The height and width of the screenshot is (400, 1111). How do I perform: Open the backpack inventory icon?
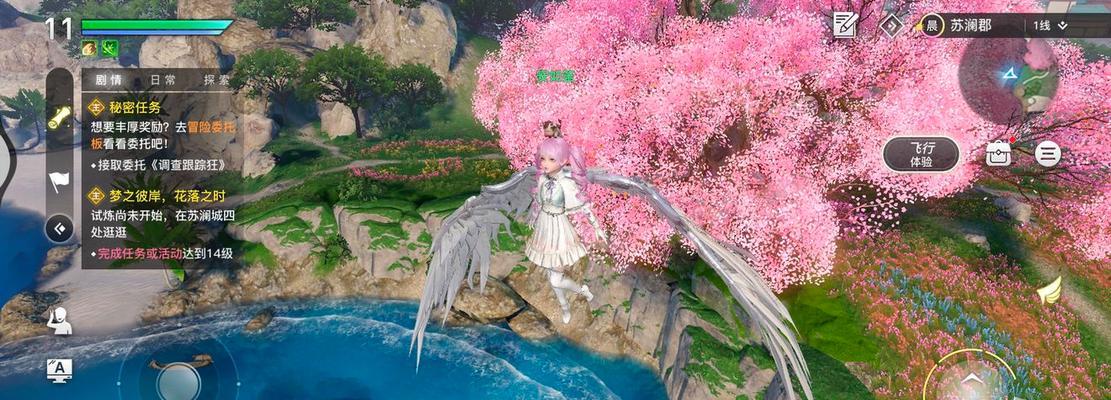coord(998,153)
